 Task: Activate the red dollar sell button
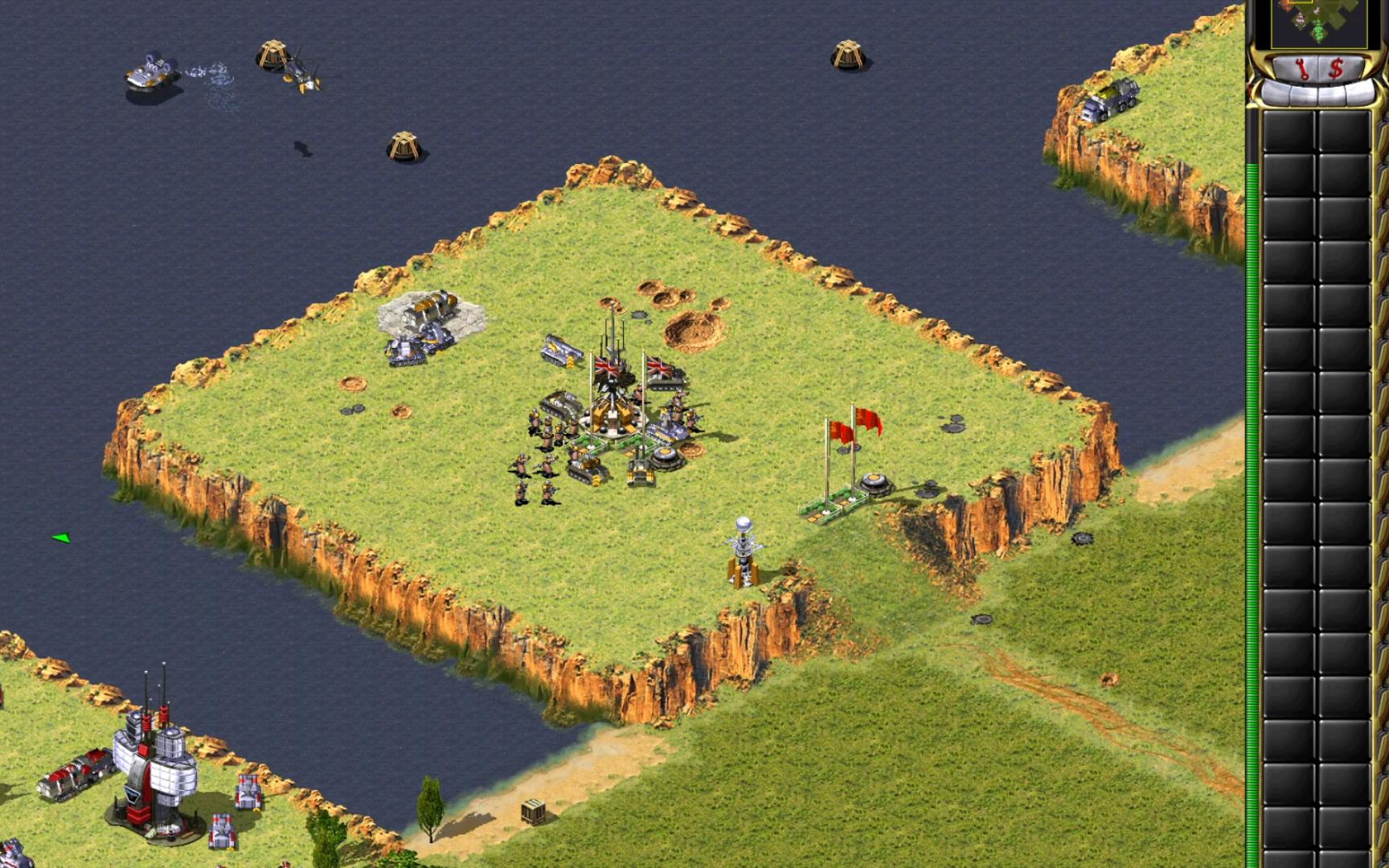tap(1335, 68)
